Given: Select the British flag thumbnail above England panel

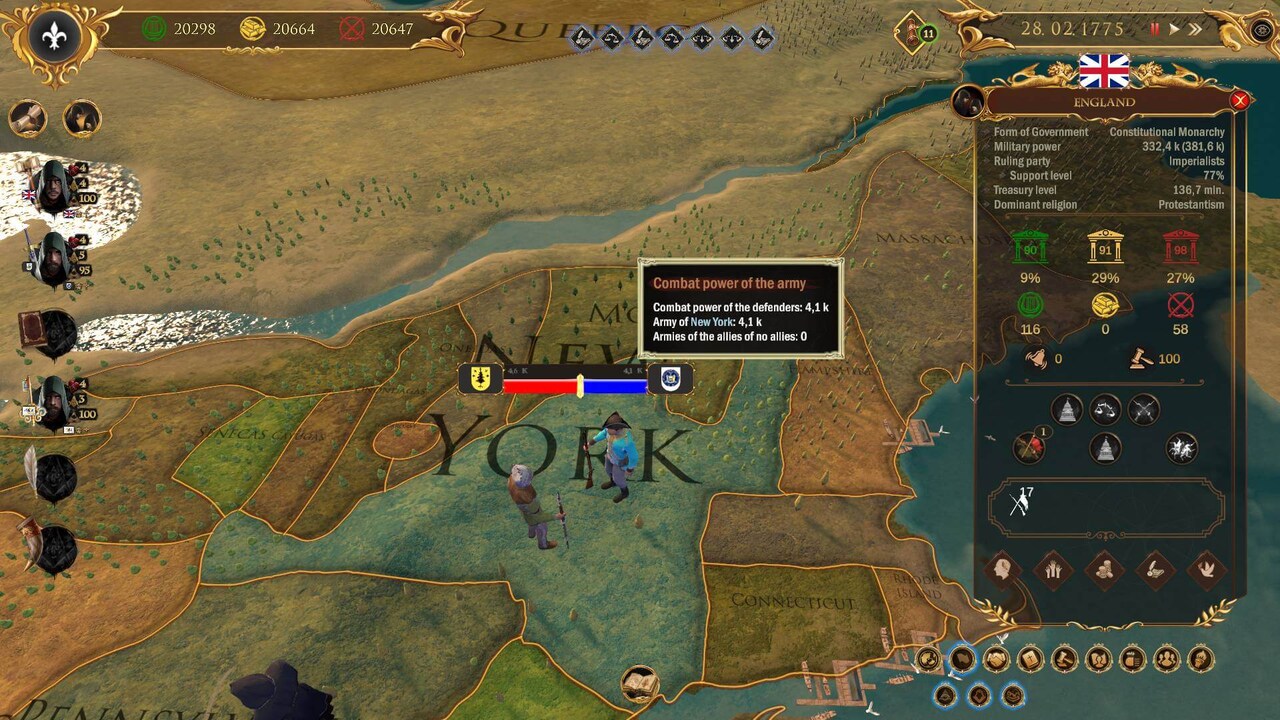Looking at the screenshot, I should coord(1105,70).
